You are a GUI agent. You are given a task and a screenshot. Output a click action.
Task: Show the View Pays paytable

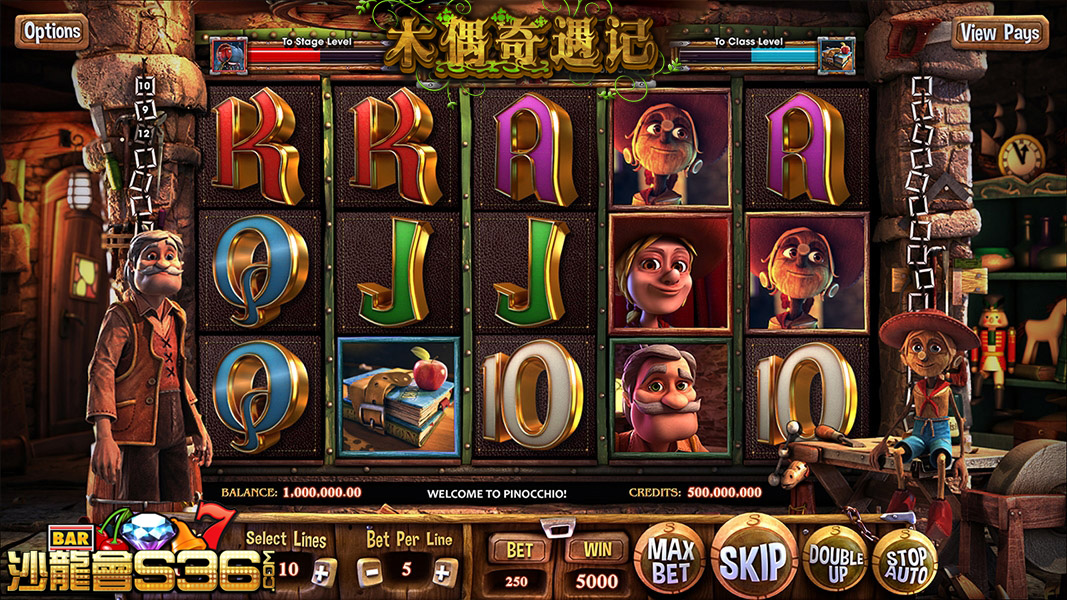[x=1000, y=33]
